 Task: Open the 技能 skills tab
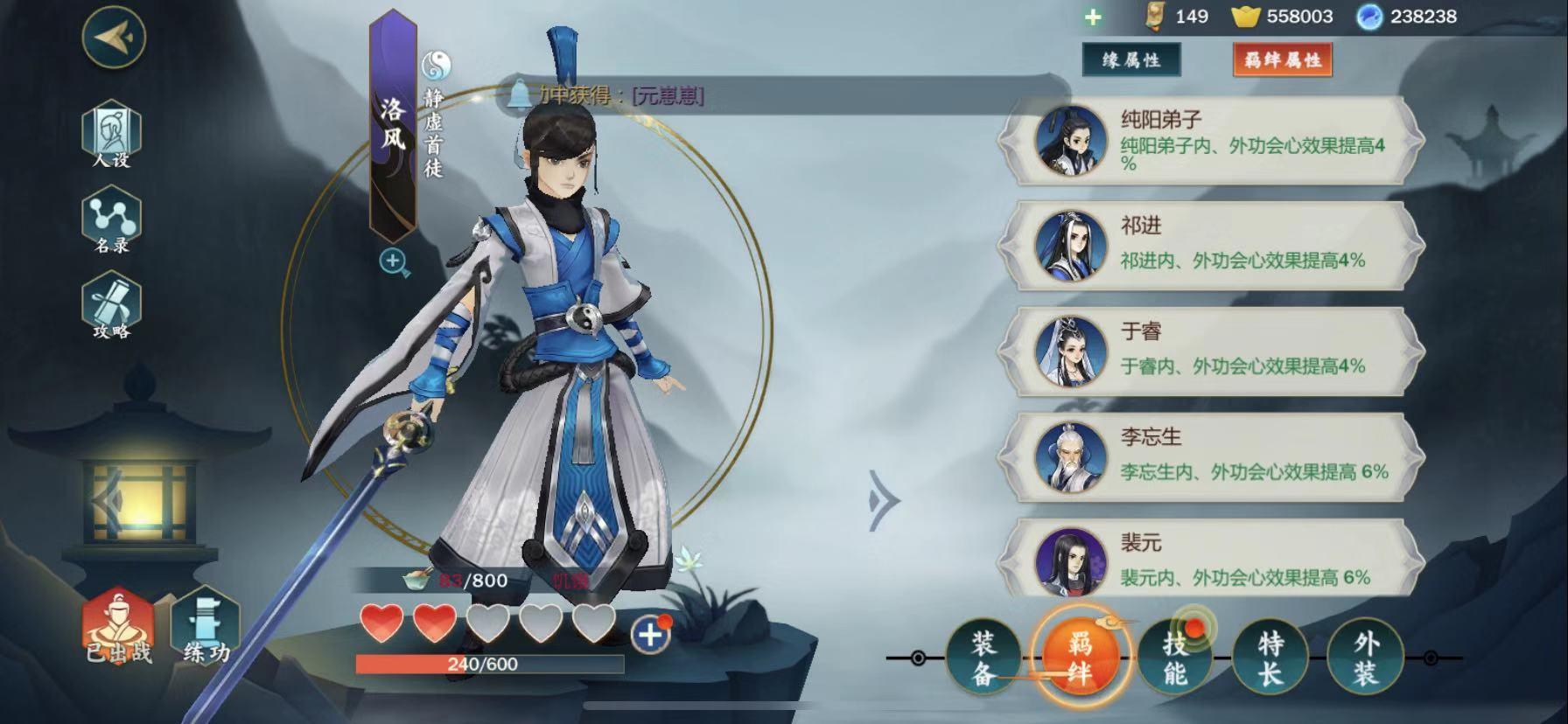tap(1175, 658)
